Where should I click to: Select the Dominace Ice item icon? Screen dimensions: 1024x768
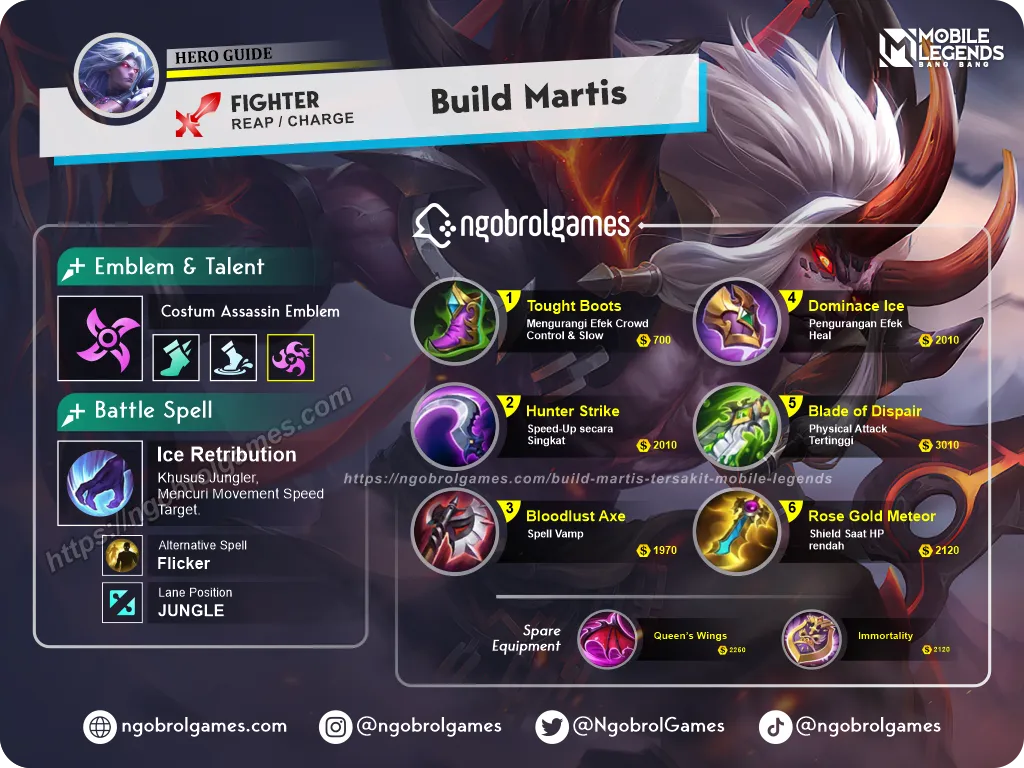click(x=736, y=320)
